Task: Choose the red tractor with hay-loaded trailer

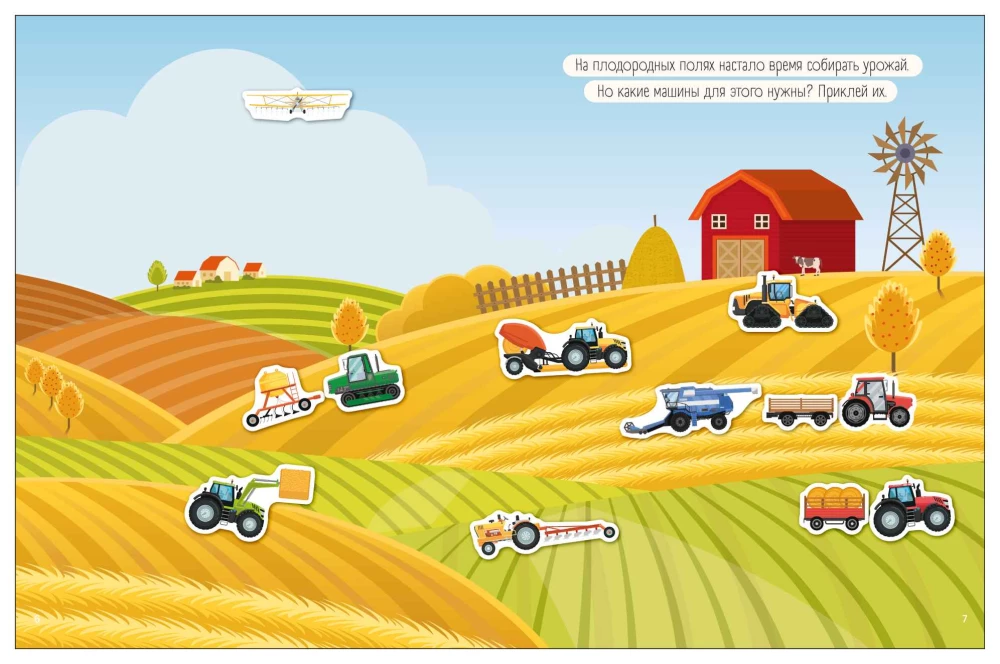Action: coord(877,507)
